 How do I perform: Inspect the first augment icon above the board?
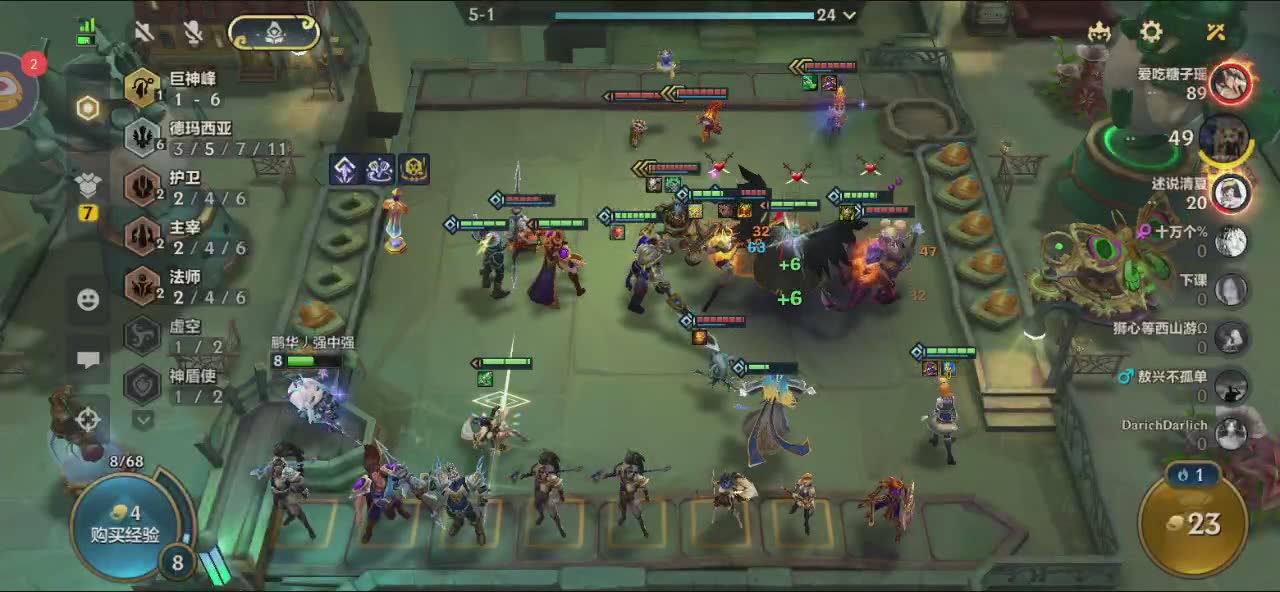tap(345, 170)
